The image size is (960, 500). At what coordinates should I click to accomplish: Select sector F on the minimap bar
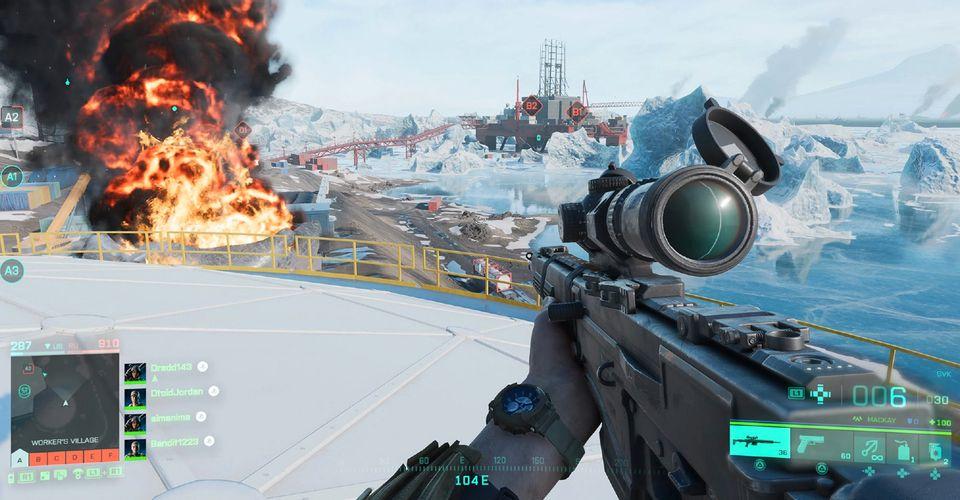(110, 459)
